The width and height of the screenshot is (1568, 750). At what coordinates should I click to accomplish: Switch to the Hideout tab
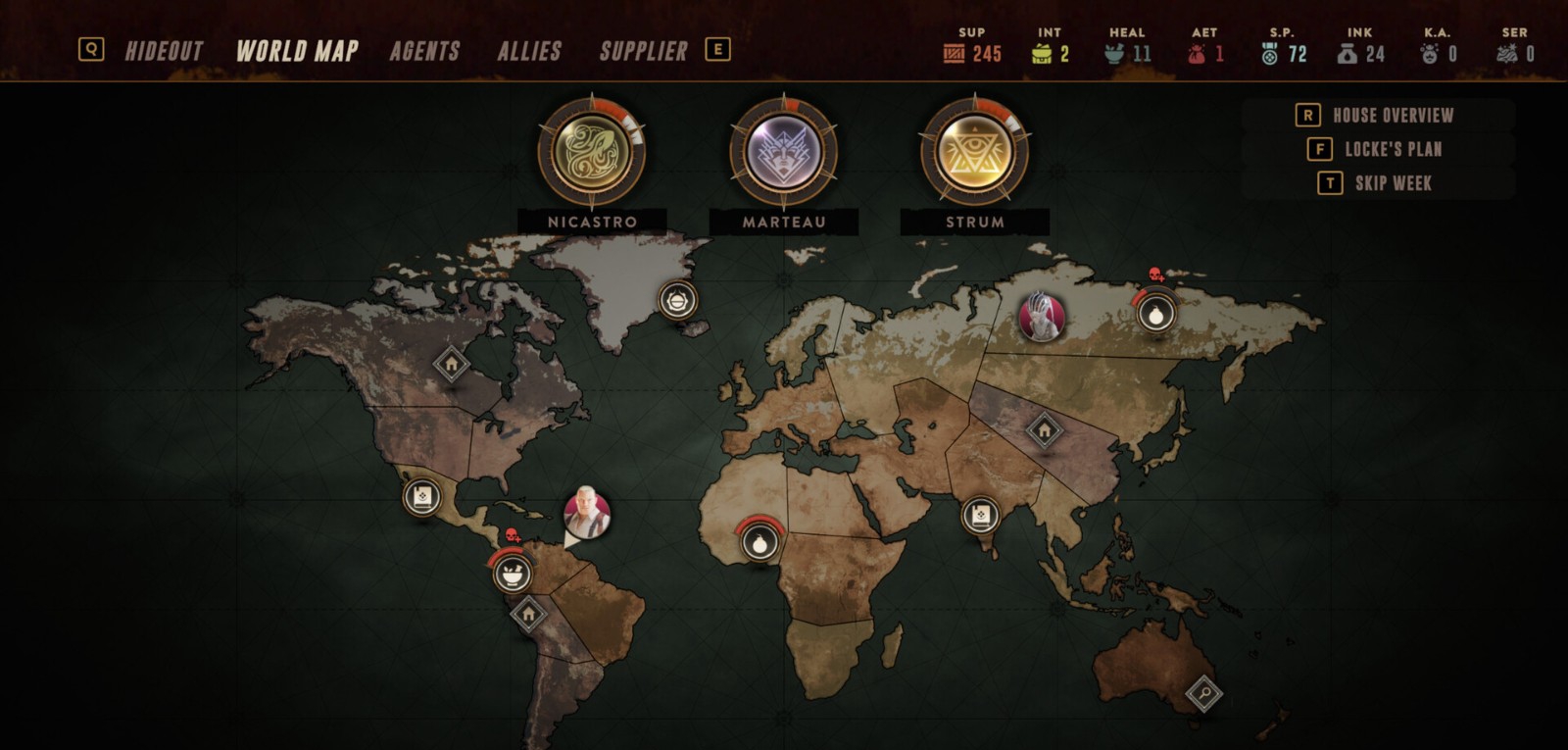click(164, 51)
